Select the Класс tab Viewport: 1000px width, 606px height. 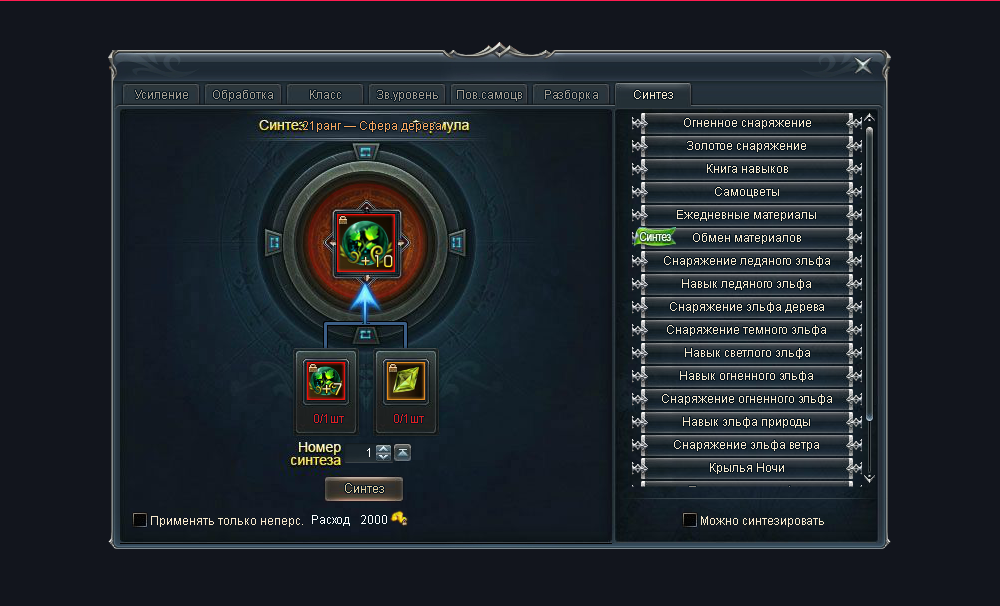point(325,95)
